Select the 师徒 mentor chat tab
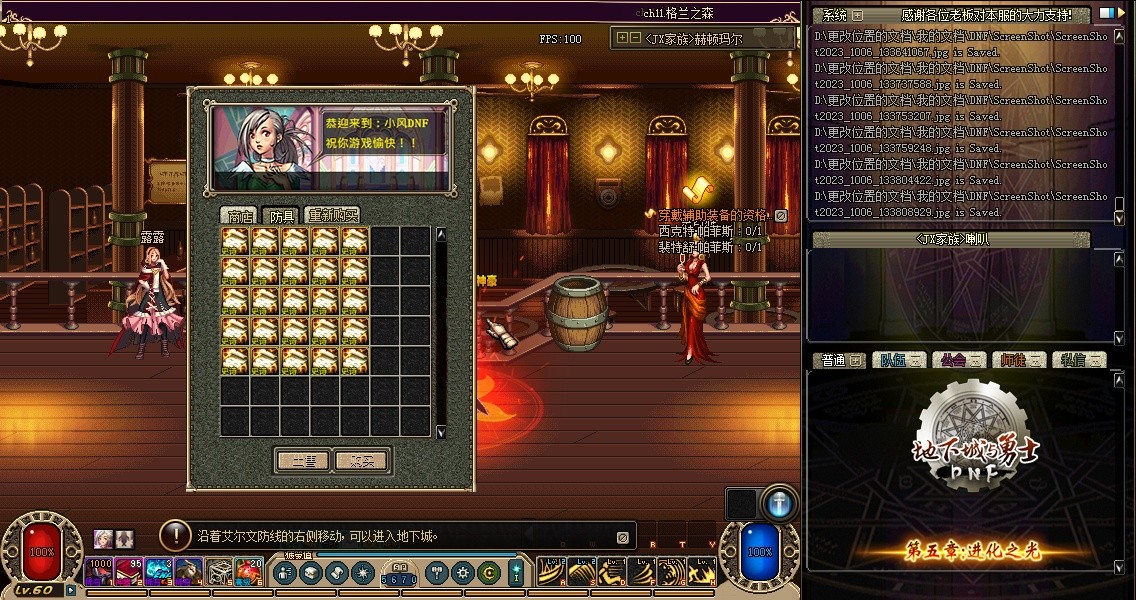Image resolution: width=1136 pixels, height=600 pixels. [1019, 360]
